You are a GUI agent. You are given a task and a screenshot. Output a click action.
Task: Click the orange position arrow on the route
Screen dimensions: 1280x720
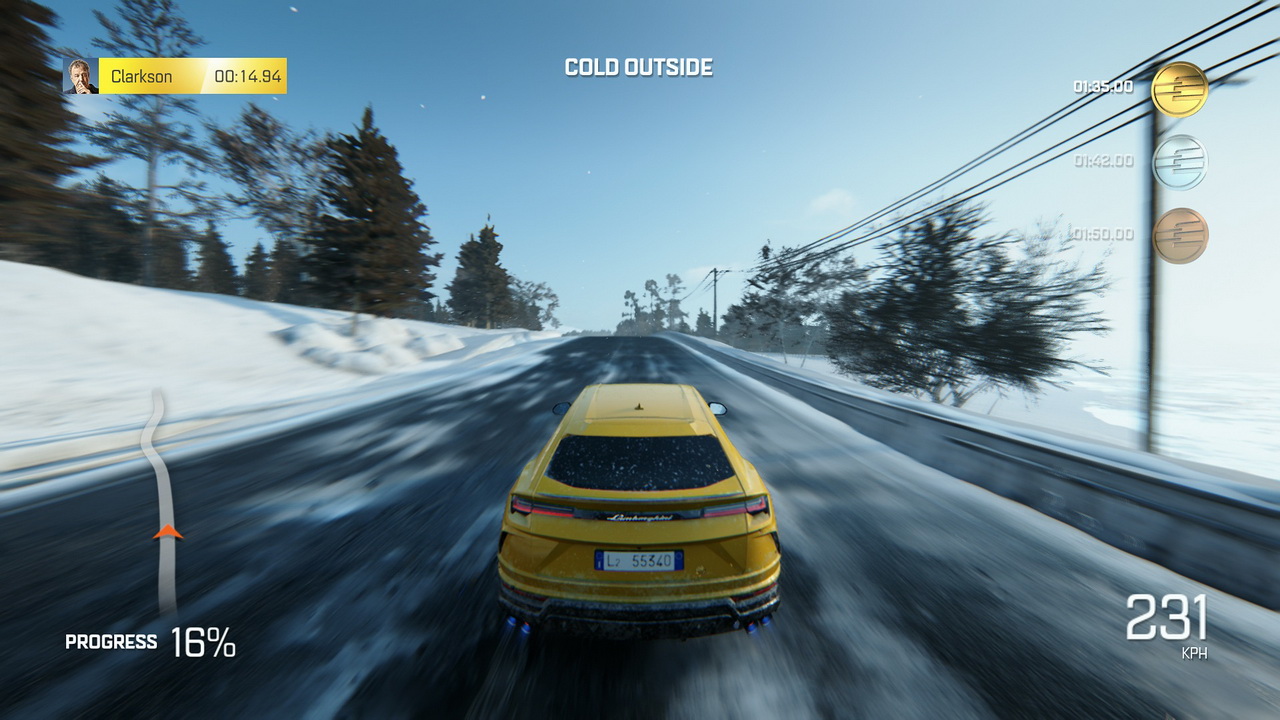tap(168, 531)
